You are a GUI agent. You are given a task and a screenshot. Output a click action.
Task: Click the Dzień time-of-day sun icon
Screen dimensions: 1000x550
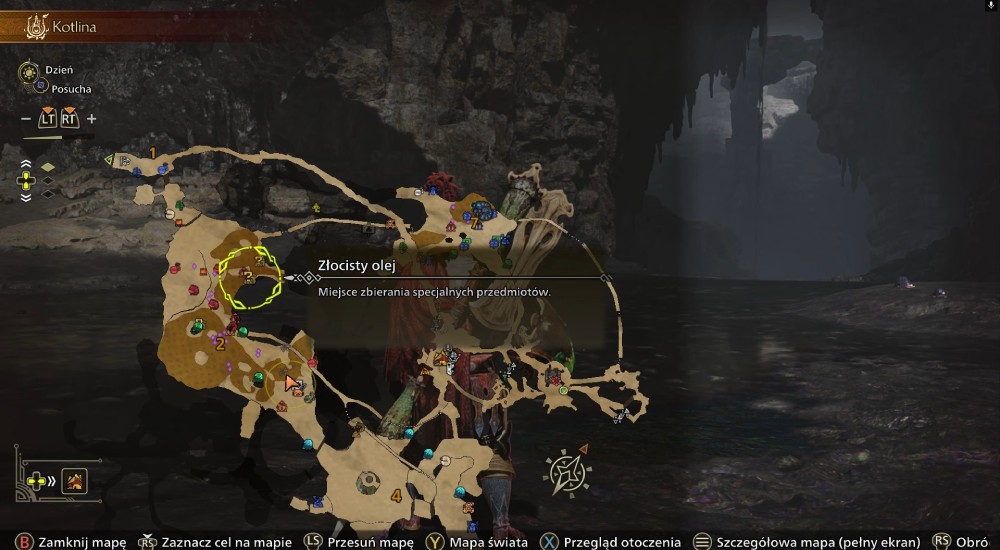[x=27, y=72]
